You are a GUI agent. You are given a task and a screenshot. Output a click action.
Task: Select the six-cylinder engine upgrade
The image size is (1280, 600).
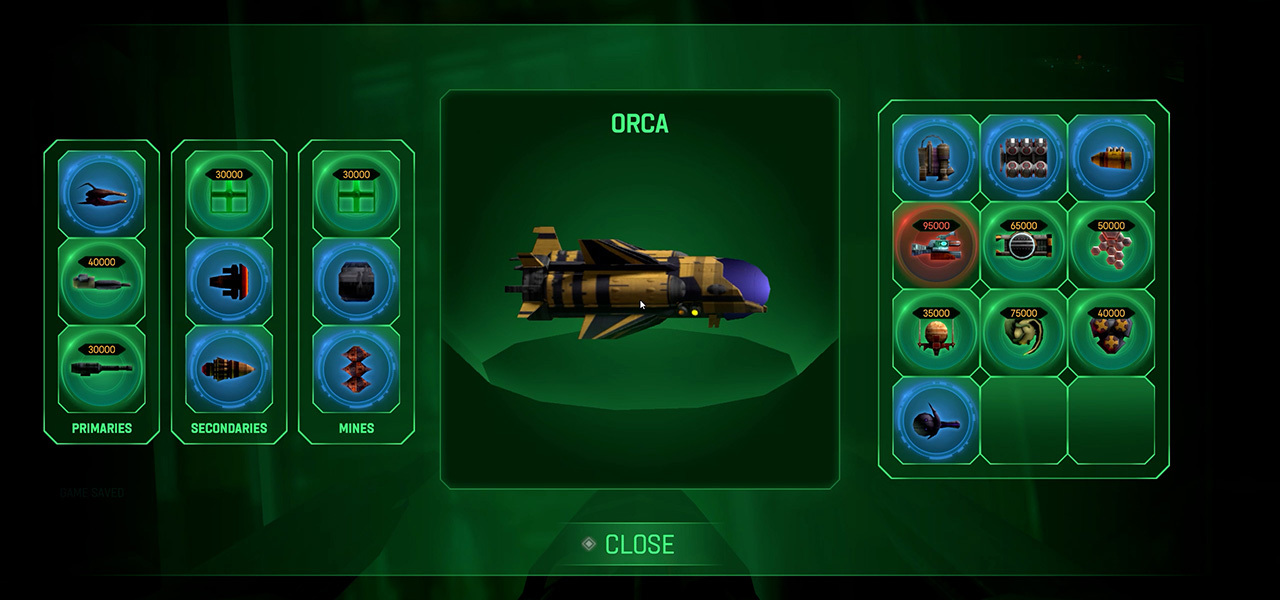pos(1023,158)
